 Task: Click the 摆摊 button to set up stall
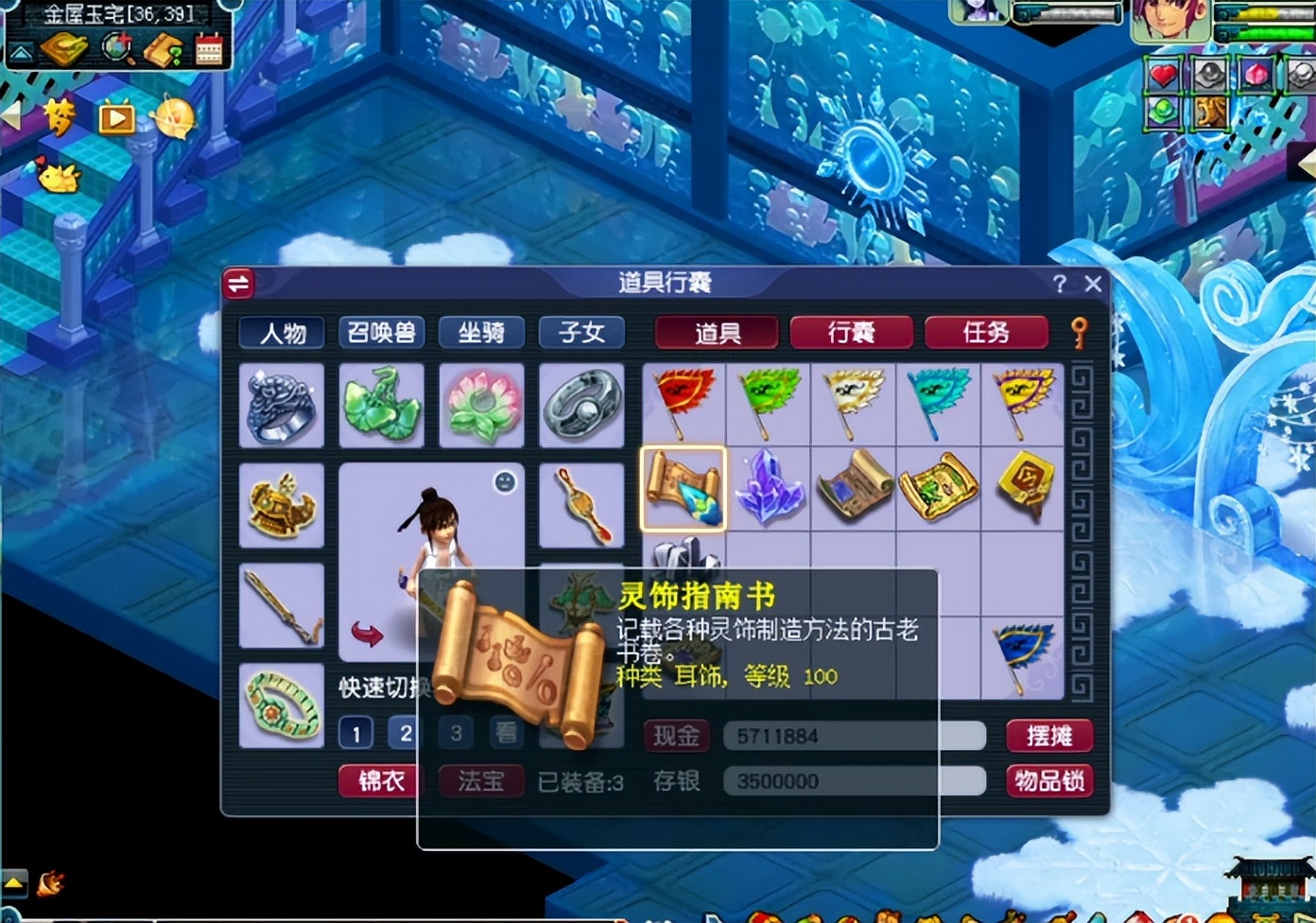pyautogui.click(x=1049, y=736)
